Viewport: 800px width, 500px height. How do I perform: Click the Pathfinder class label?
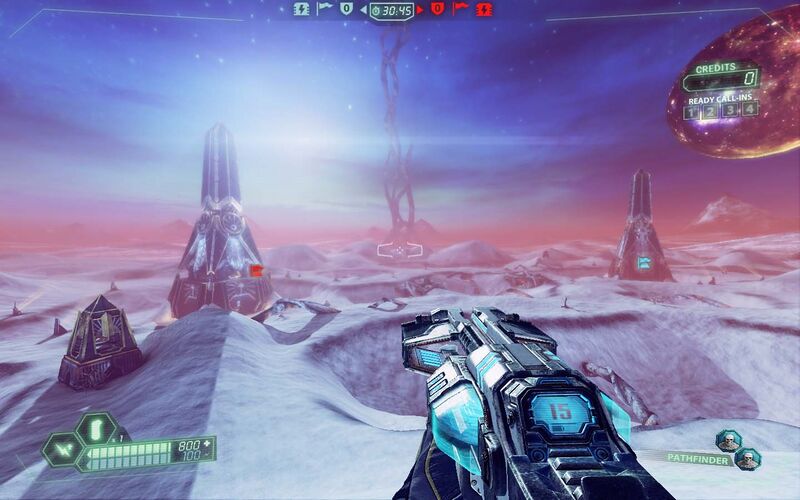click(x=698, y=457)
